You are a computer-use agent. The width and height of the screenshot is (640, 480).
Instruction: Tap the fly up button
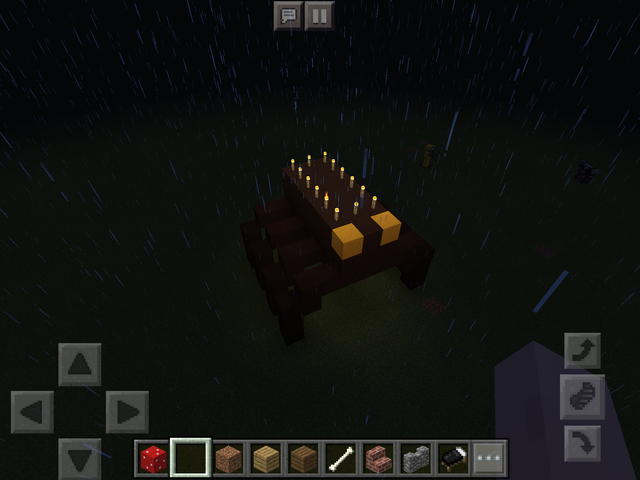click(582, 352)
